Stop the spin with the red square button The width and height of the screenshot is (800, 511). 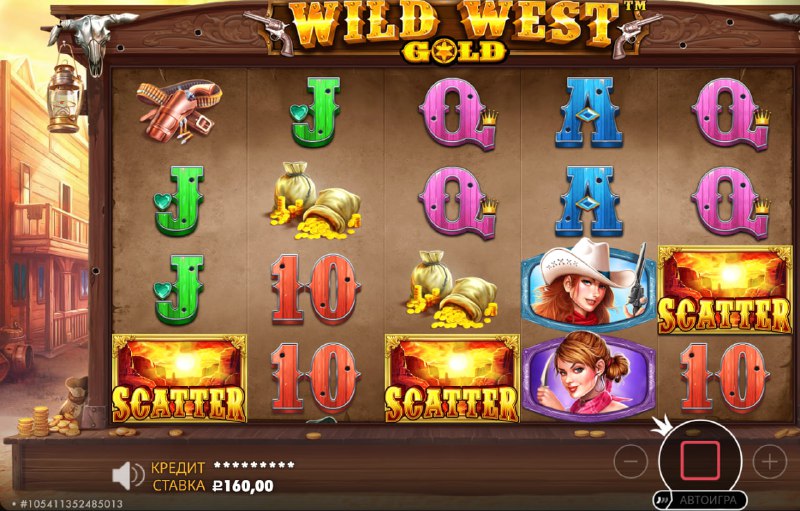pyautogui.click(x=699, y=460)
